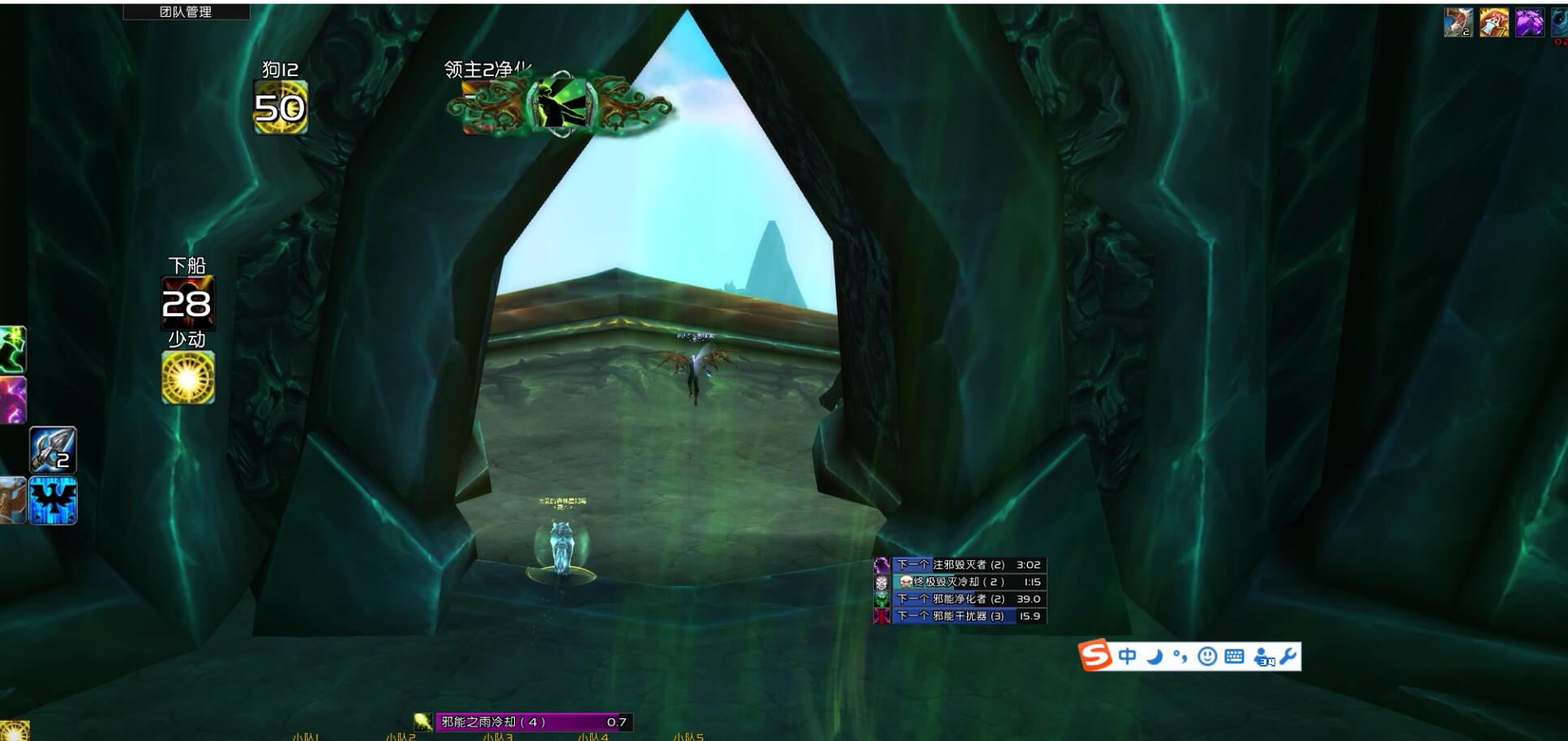Activate the blue eagle emblem icon
This screenshot has height=741, width=1568.
(x=54, y=500)
